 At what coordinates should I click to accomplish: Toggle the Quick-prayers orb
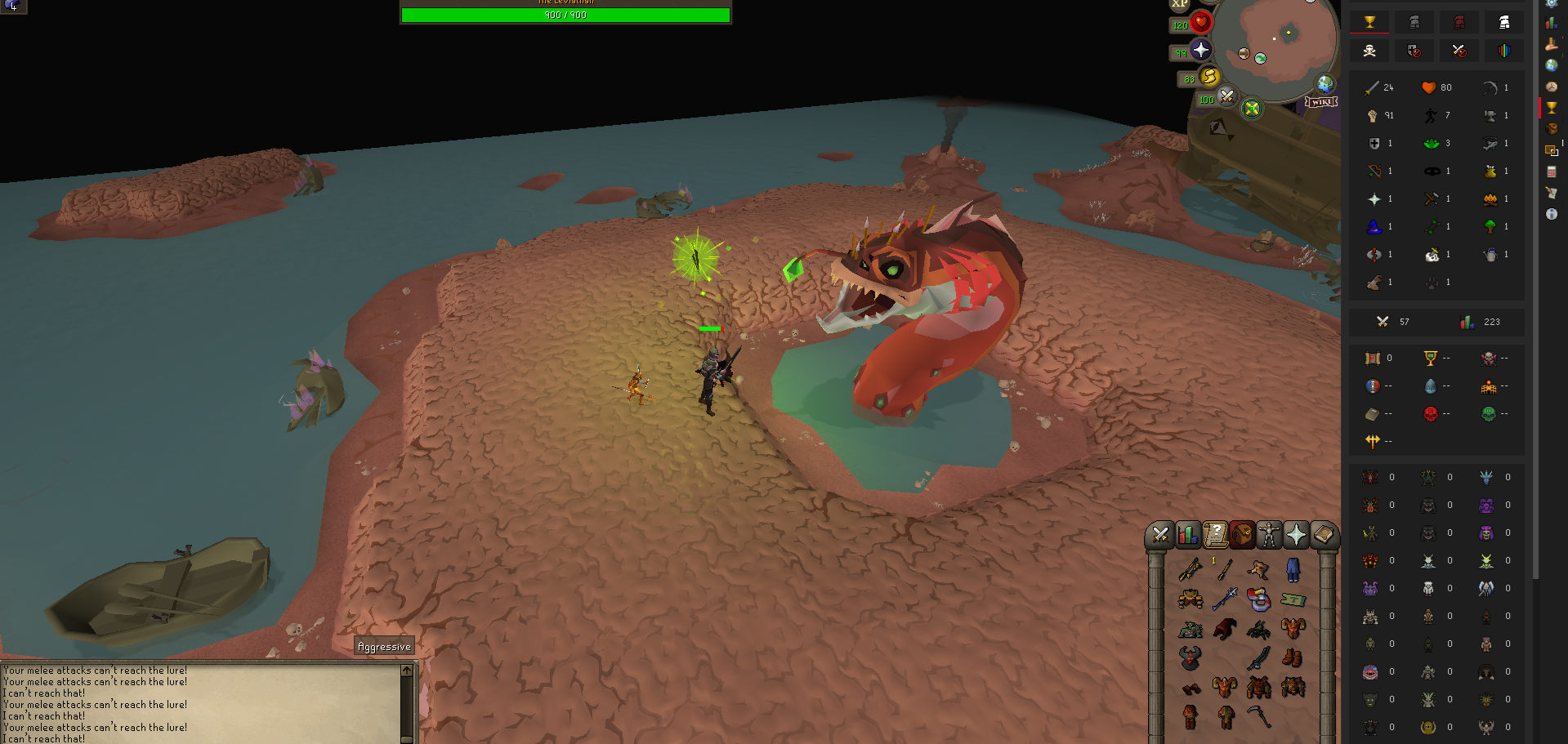point(1200,50)
